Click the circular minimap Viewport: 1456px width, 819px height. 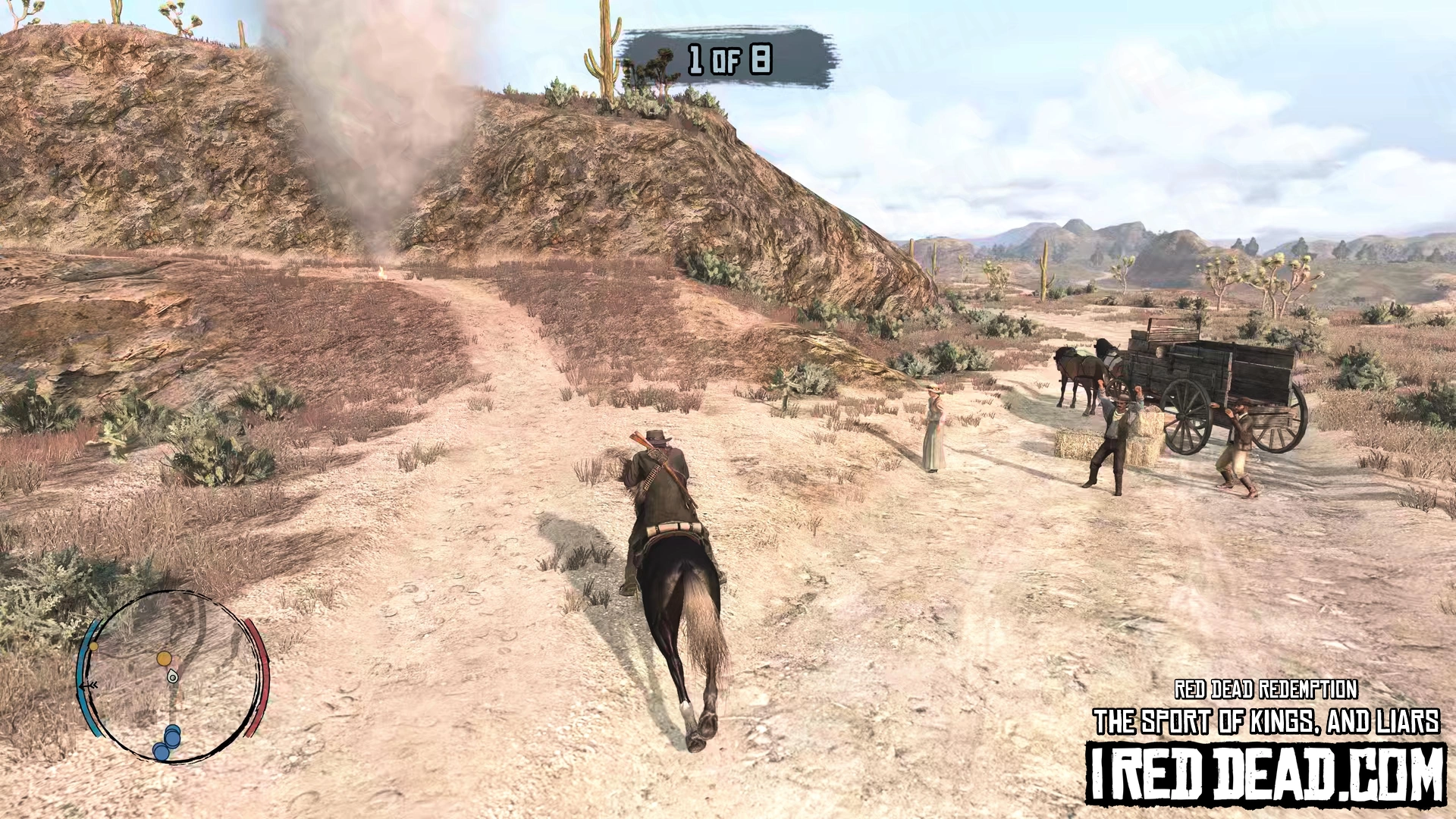tap(173, 676)
